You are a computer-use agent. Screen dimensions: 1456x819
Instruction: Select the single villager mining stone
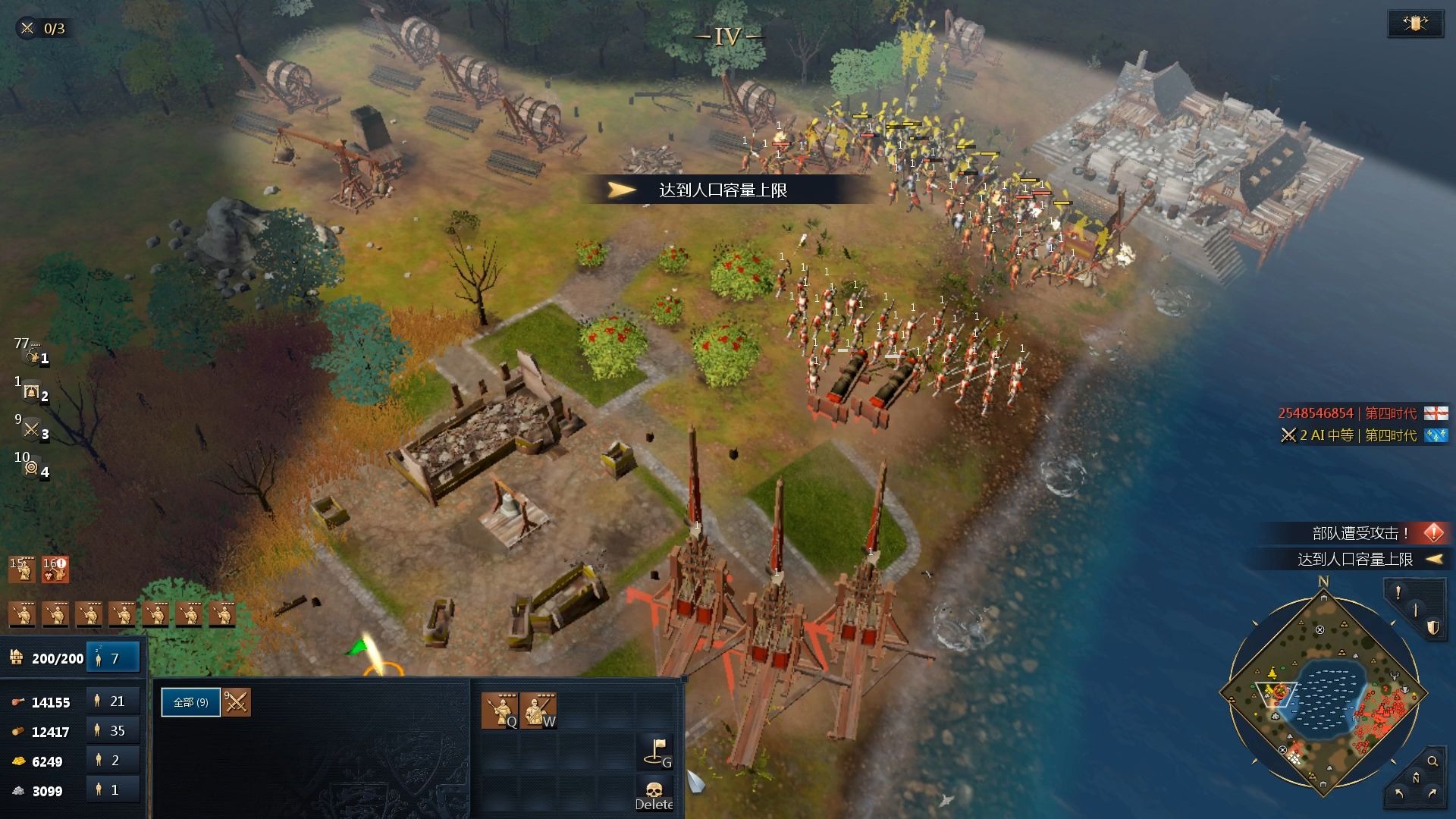pos(112,790)
